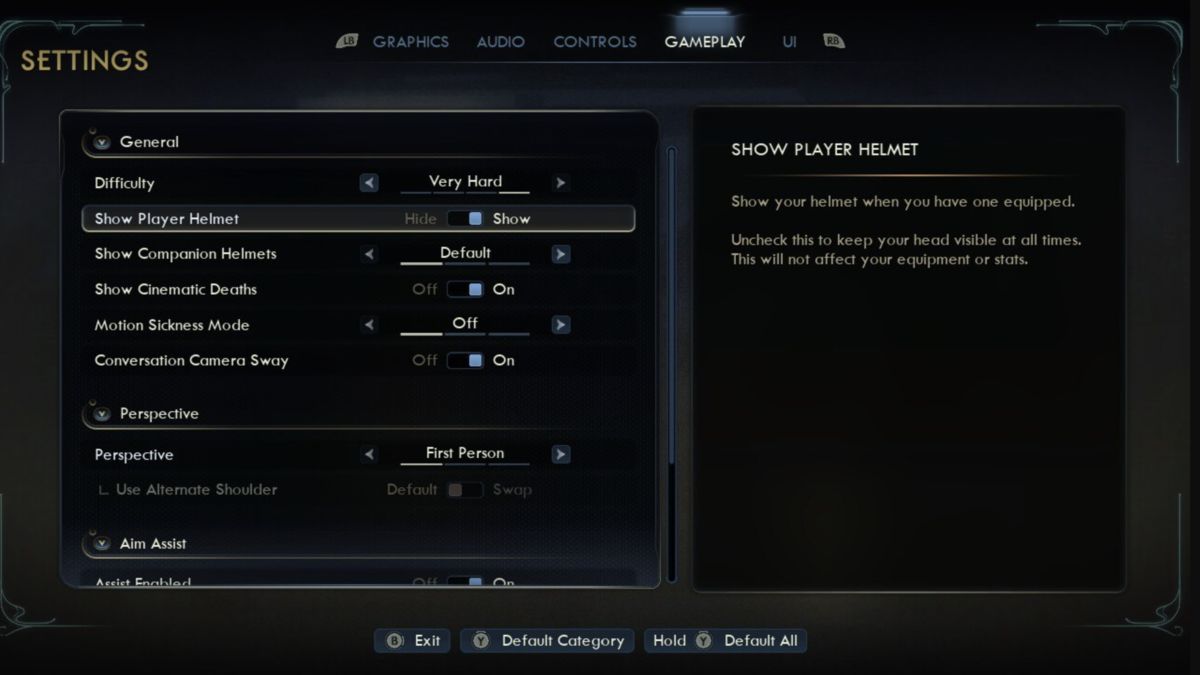Viewport: 1200px width, 675px height.
Task: Raise difficulty with the right arrow
Action: 560,183
